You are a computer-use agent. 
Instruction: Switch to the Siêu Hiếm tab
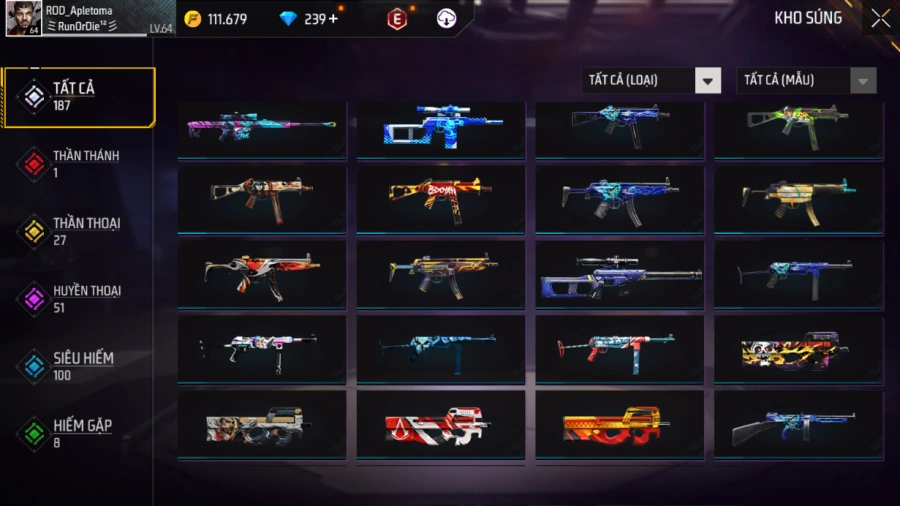coord(78,366)
